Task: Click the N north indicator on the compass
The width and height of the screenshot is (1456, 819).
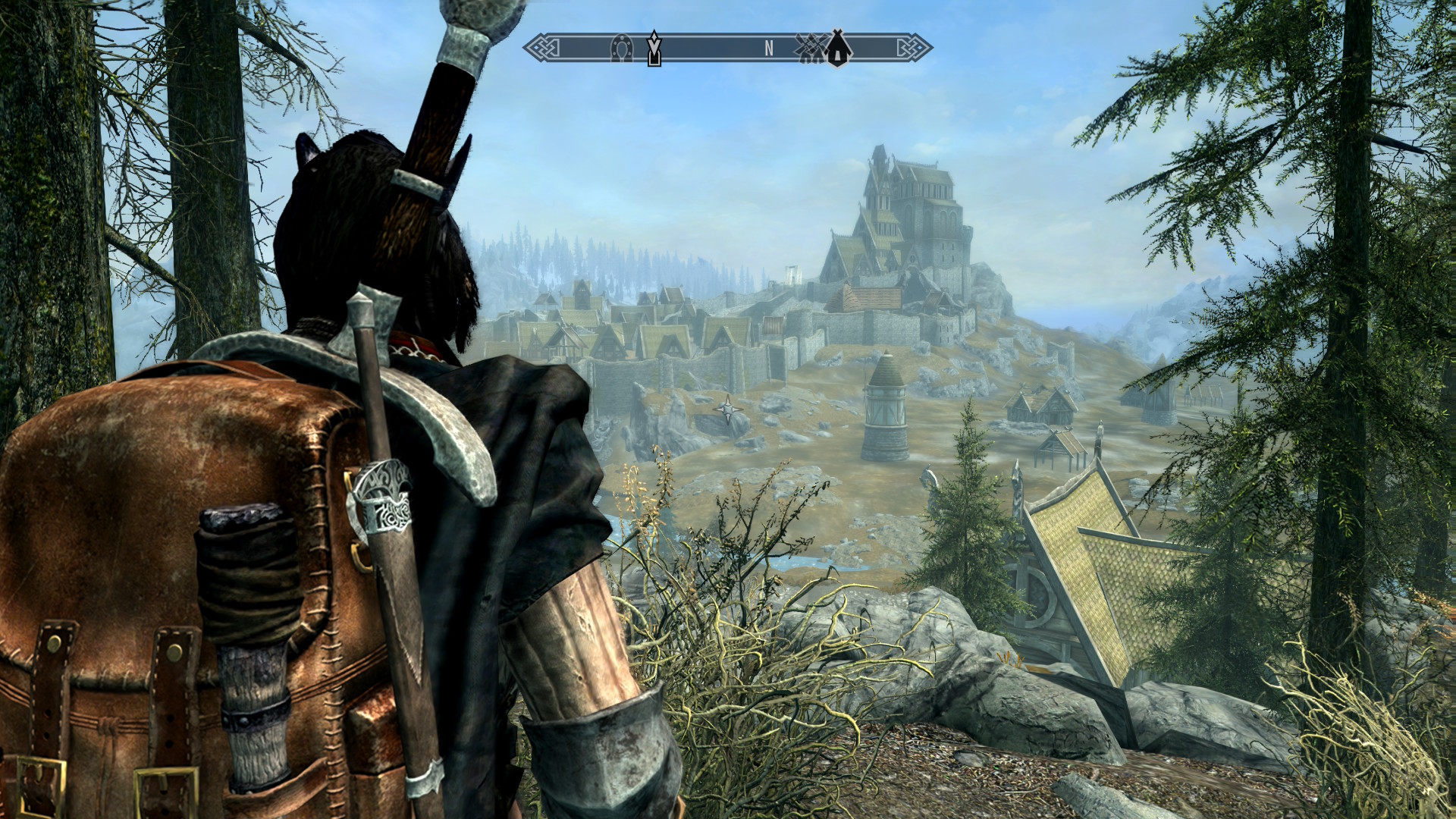Action: point(768,49)
